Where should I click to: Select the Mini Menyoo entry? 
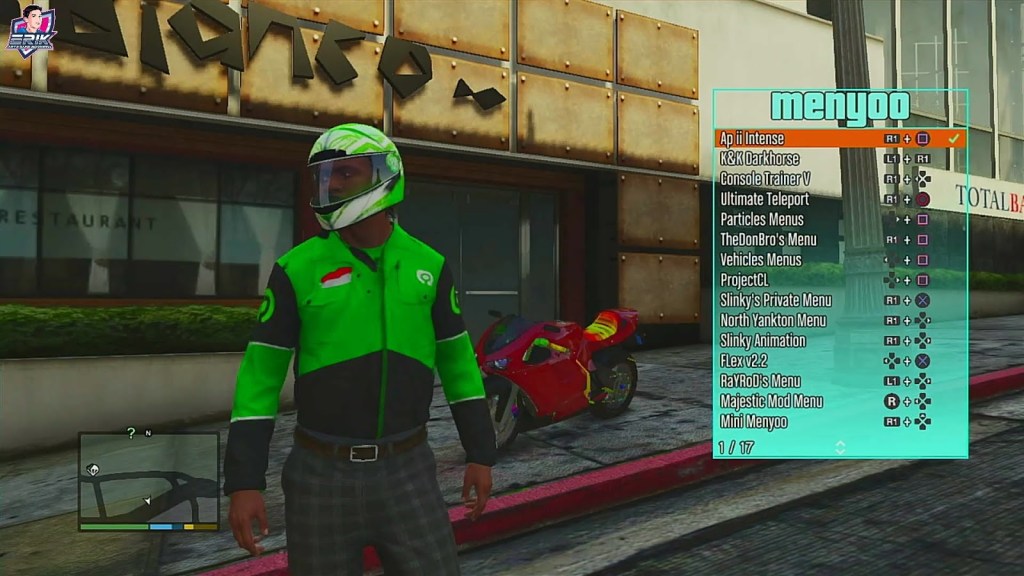[x=753, y=422]
